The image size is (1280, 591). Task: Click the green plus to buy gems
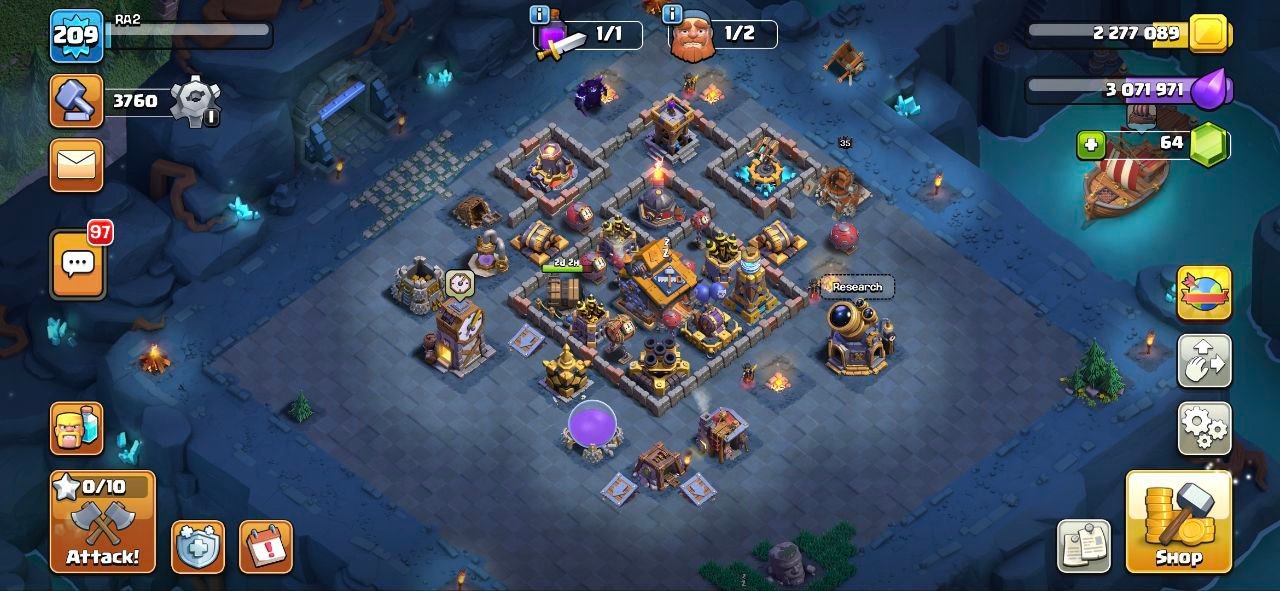coord(1091,145)
